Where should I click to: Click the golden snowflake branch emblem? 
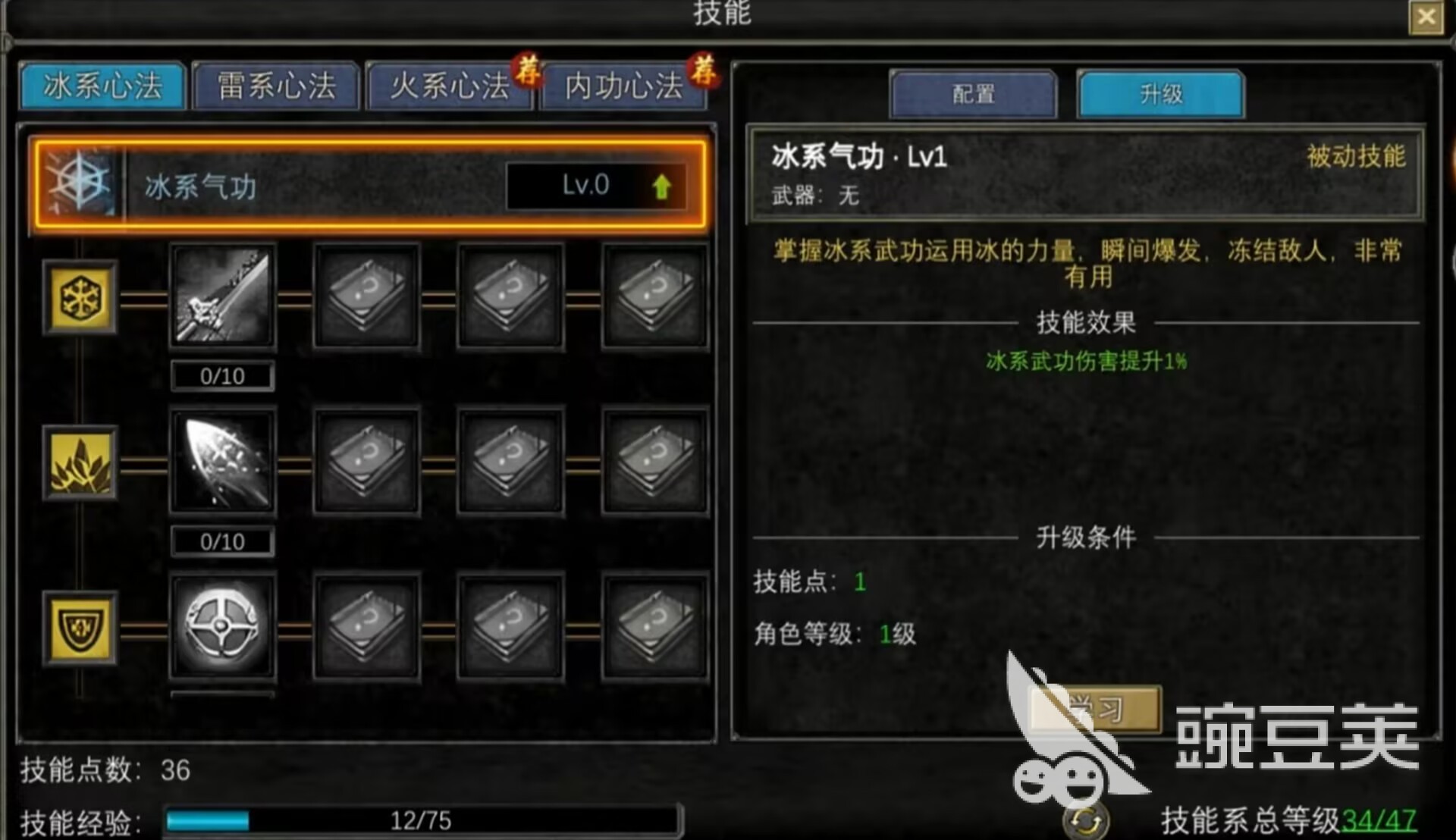80,298
